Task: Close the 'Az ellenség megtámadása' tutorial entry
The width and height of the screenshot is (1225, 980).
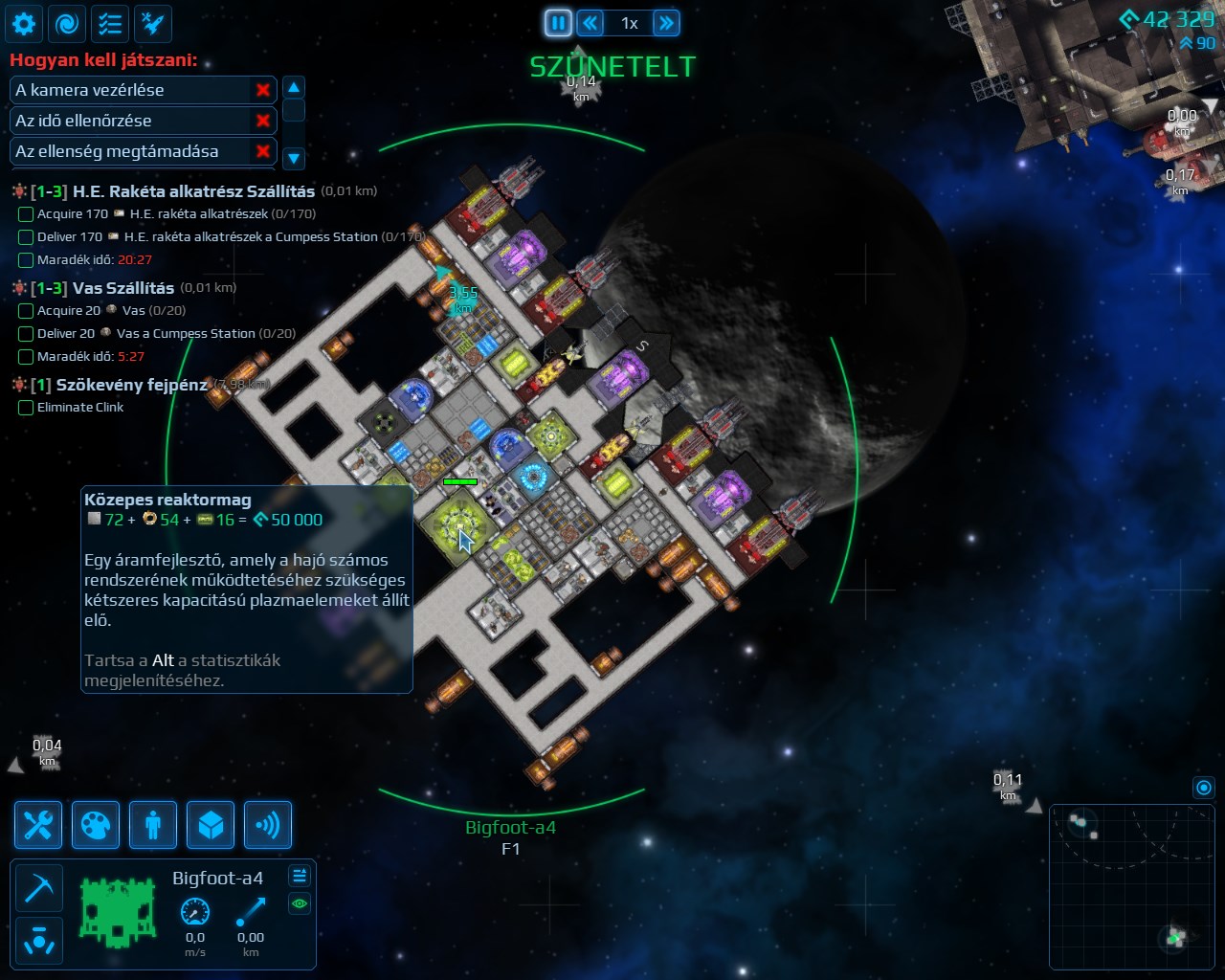Action: pyautogui.click(x=262, y=151)
